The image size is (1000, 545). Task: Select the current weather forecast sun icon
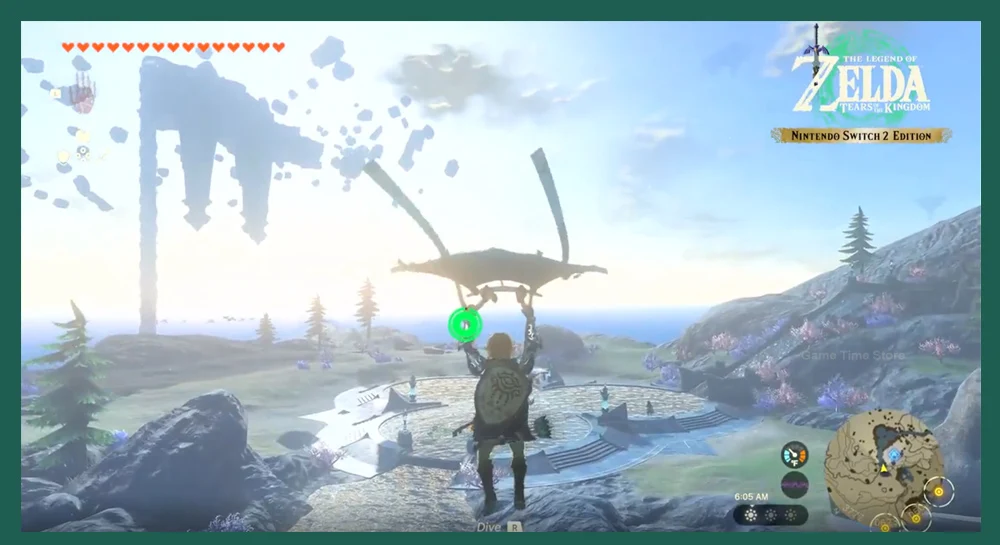[750, 515]
